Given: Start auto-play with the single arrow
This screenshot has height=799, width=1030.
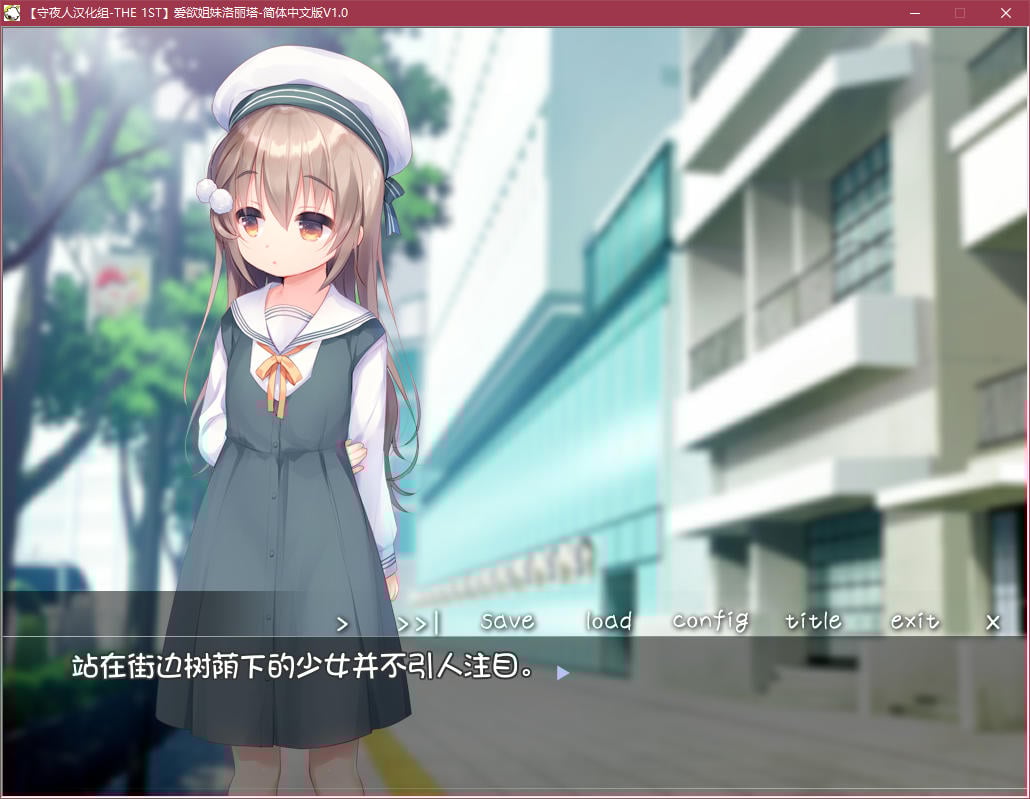Looking at the screenshot, I should point(342,623).
